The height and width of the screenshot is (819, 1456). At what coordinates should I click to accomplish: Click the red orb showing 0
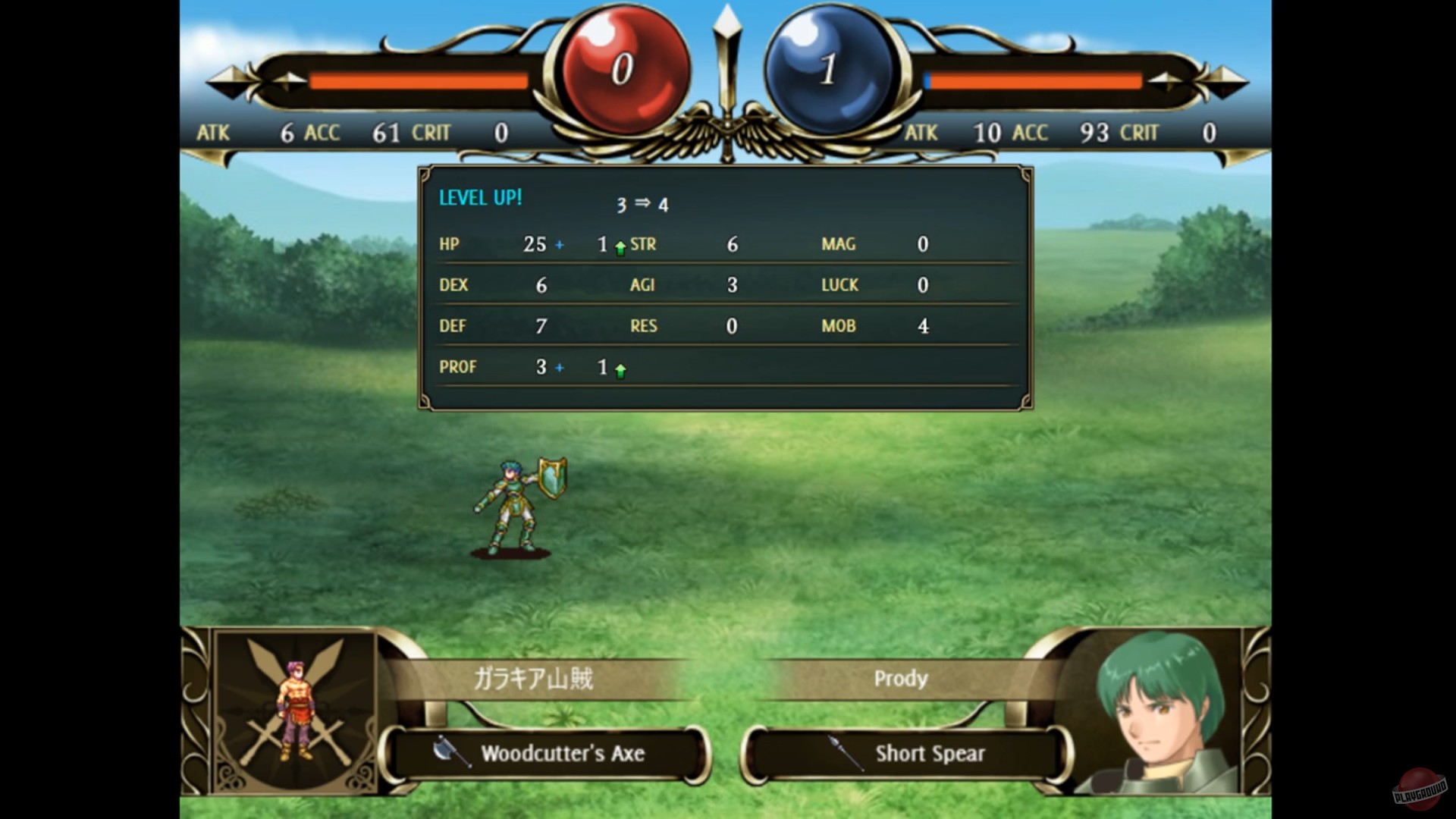(622, 64)
